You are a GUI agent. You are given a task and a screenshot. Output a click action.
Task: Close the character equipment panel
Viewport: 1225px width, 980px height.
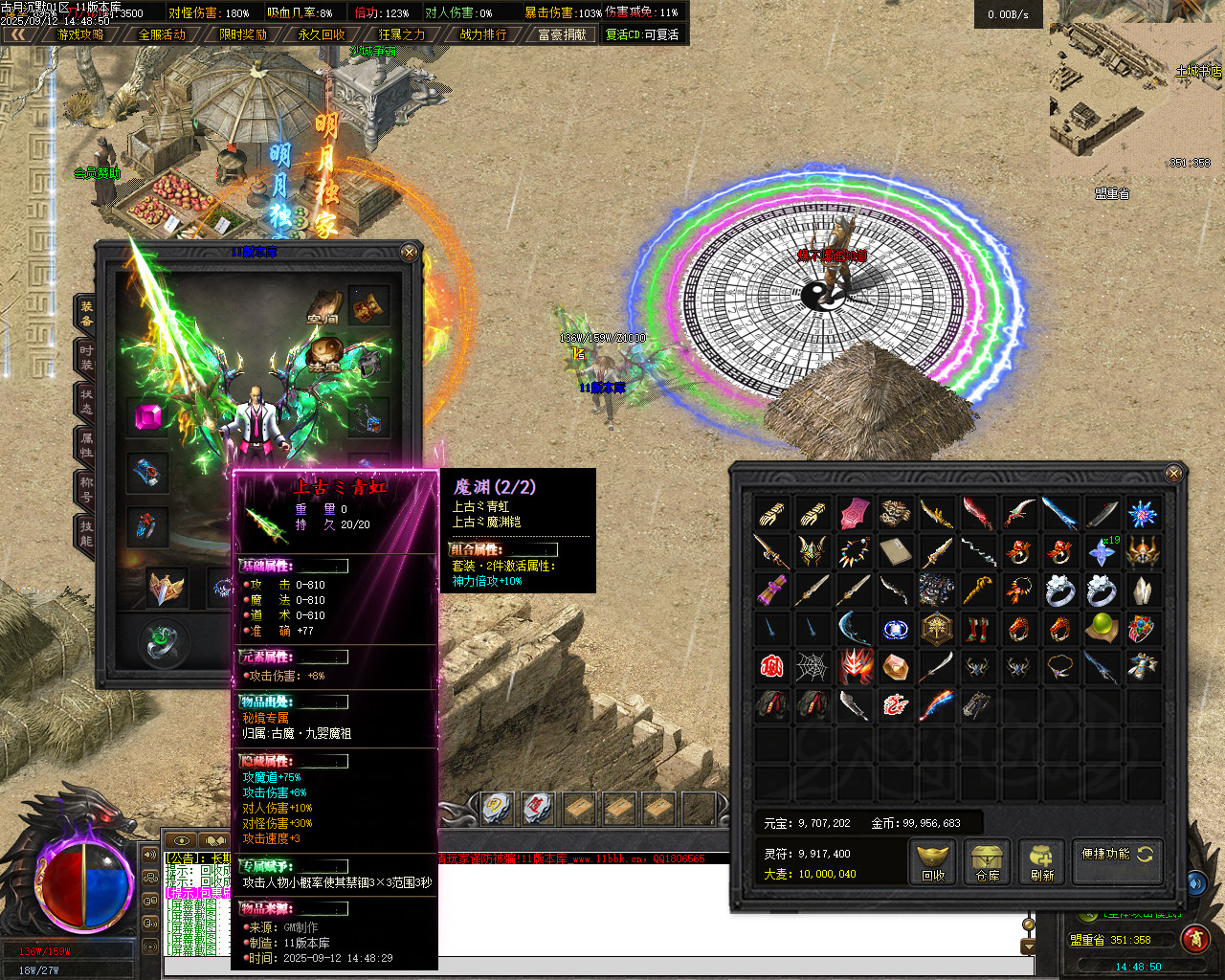point(409,253)
